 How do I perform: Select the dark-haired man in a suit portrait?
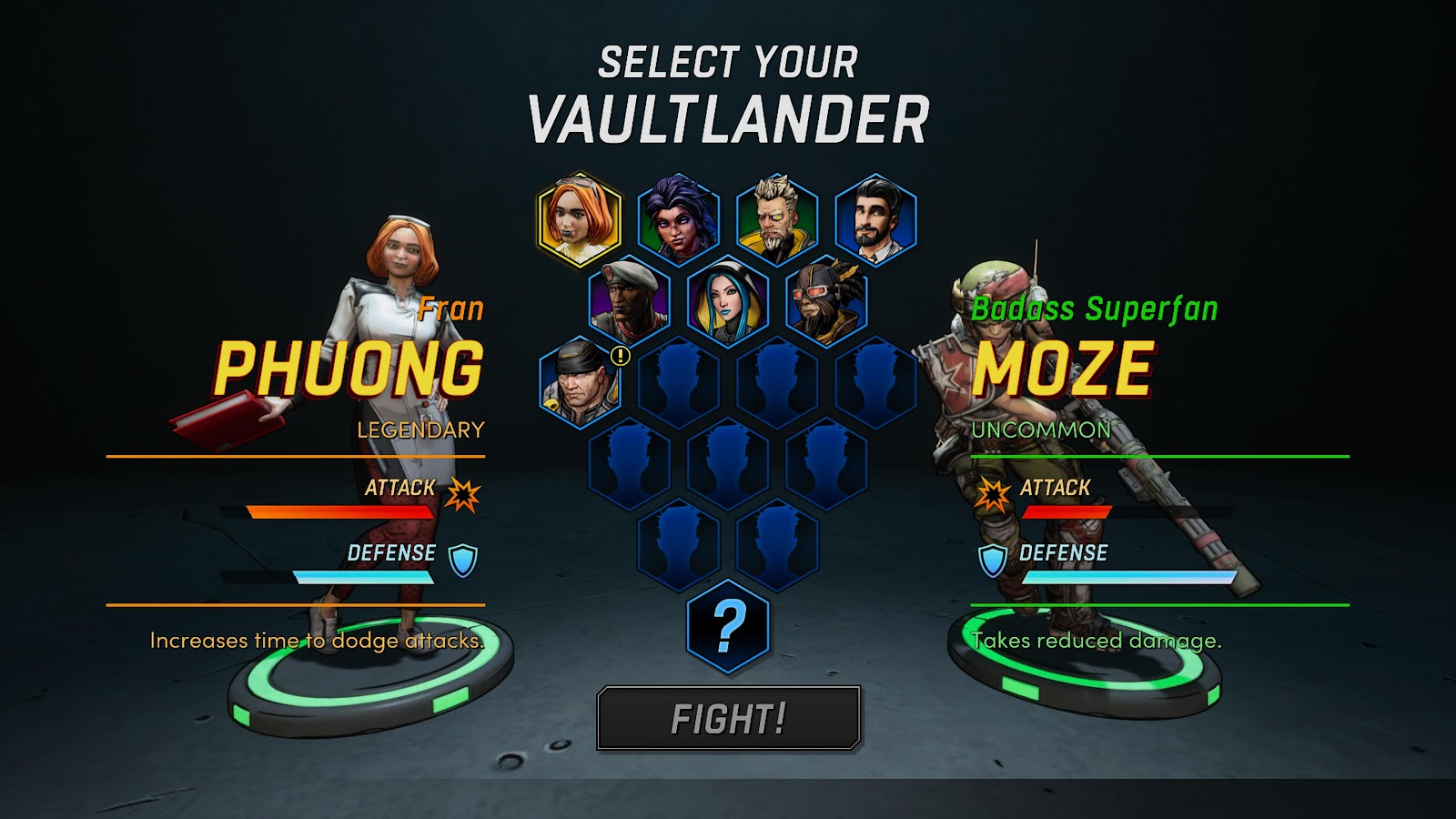[x=875, y=219]
